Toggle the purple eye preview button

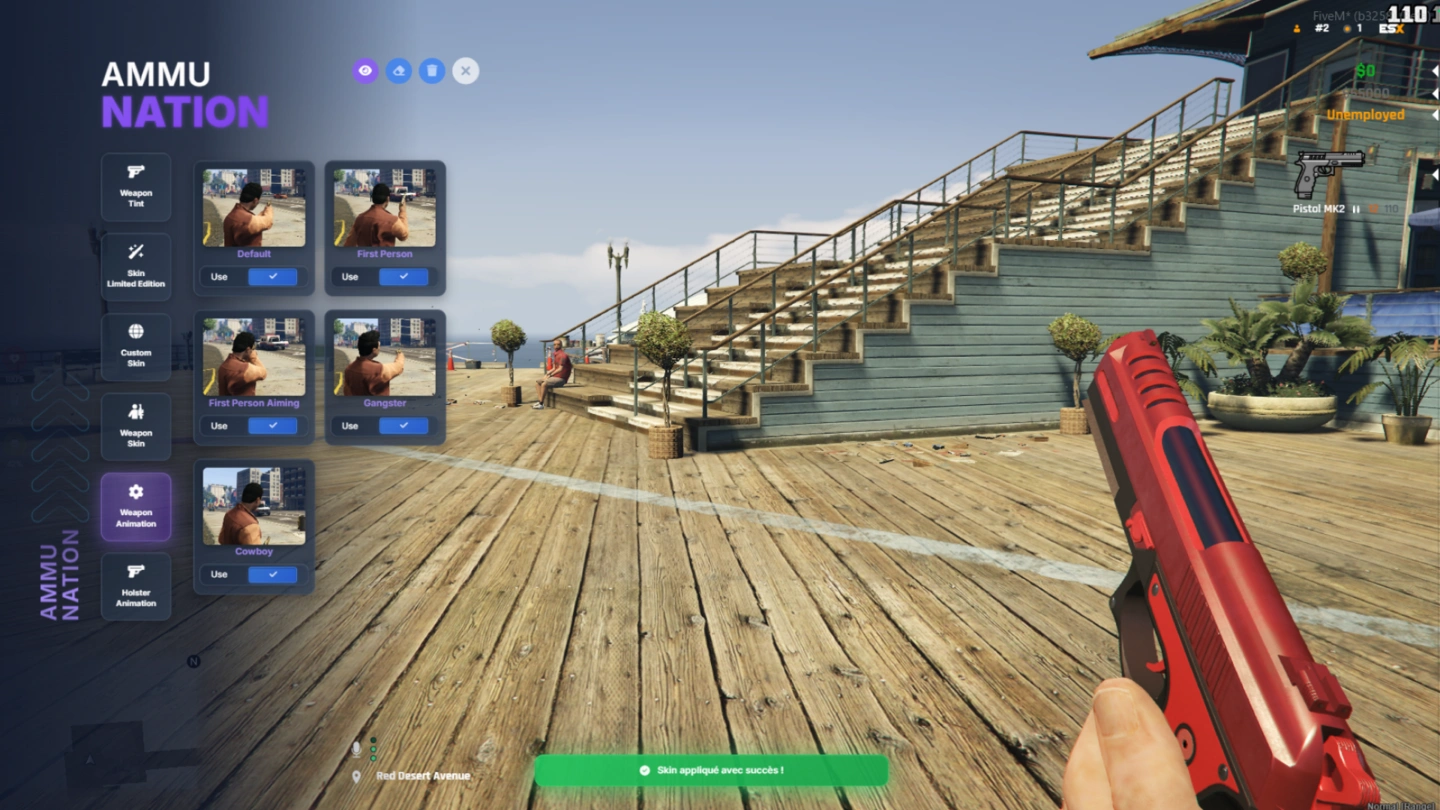[365, 71]
